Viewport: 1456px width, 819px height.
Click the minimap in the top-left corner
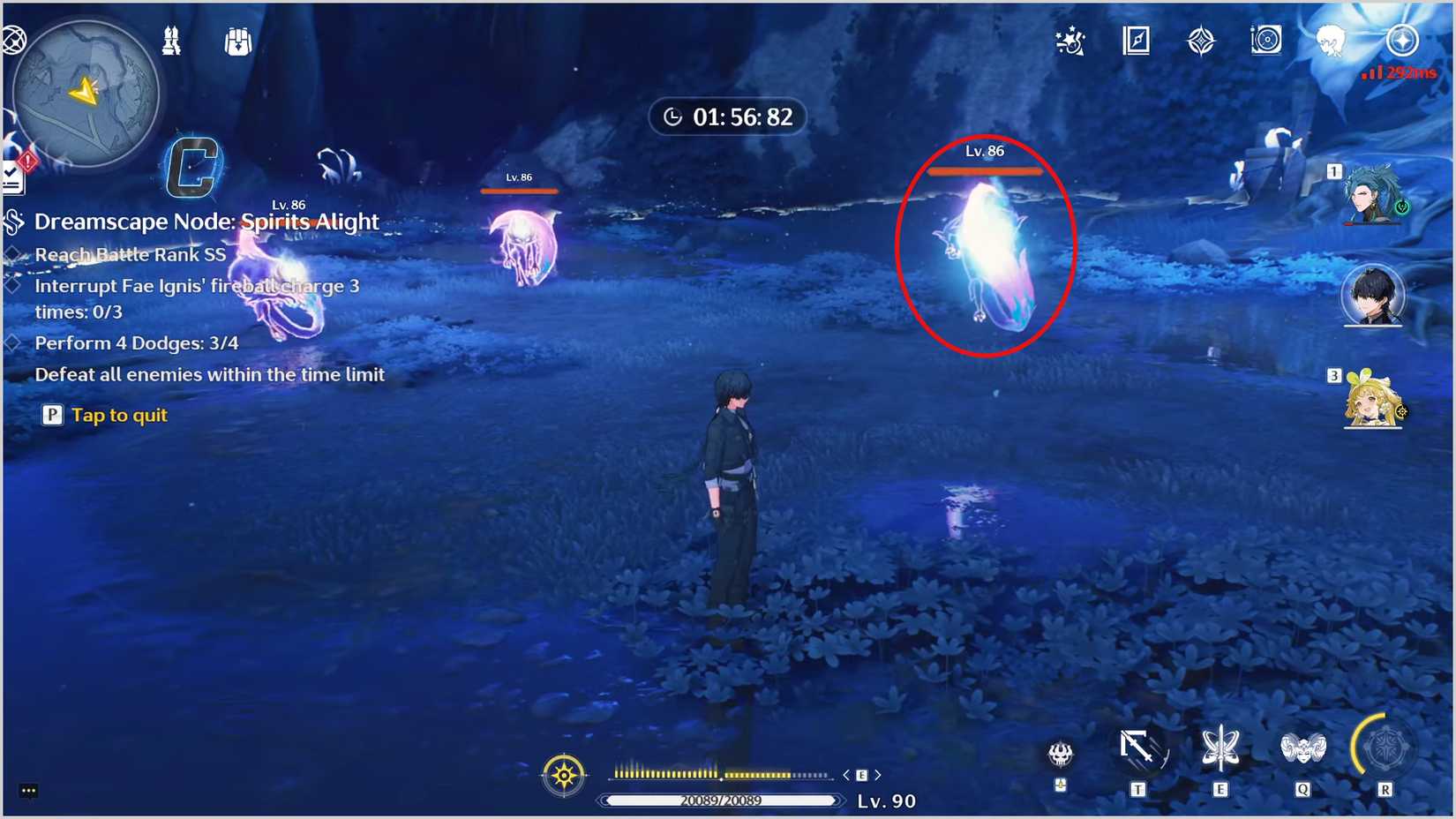click(84, 93)
